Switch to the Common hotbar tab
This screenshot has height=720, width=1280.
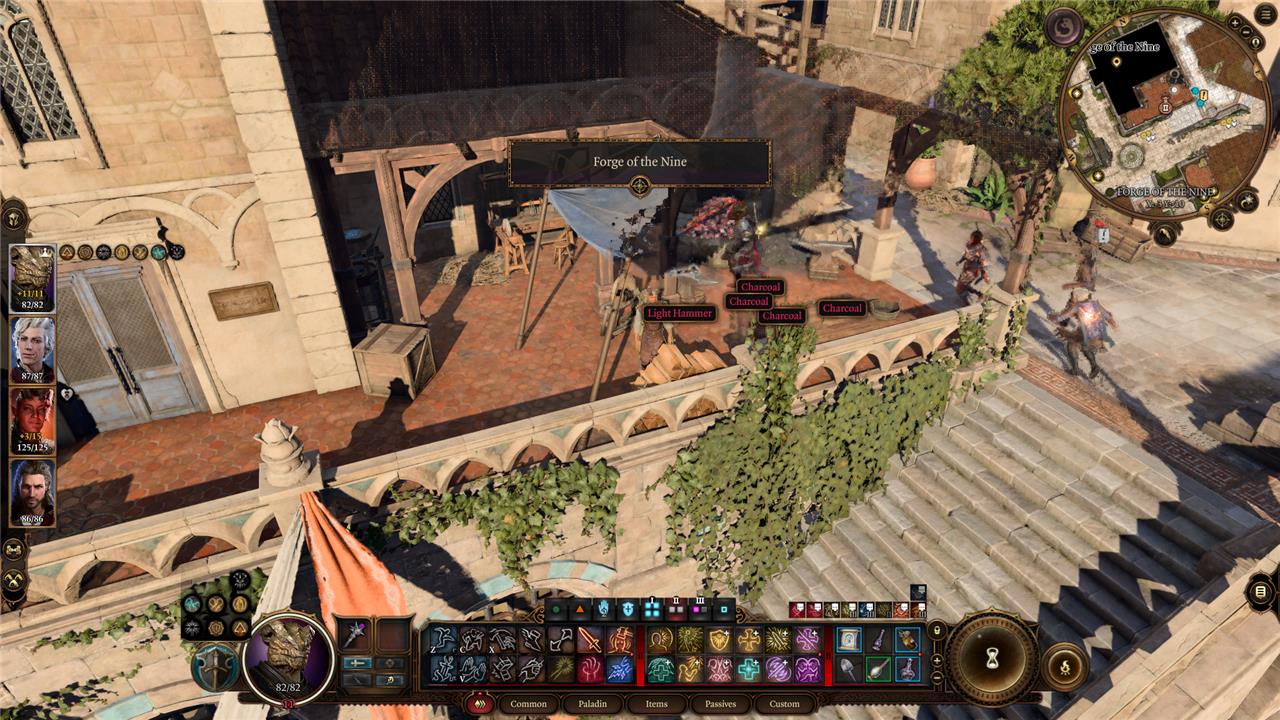pyautogui.click(x=528, y=704)
